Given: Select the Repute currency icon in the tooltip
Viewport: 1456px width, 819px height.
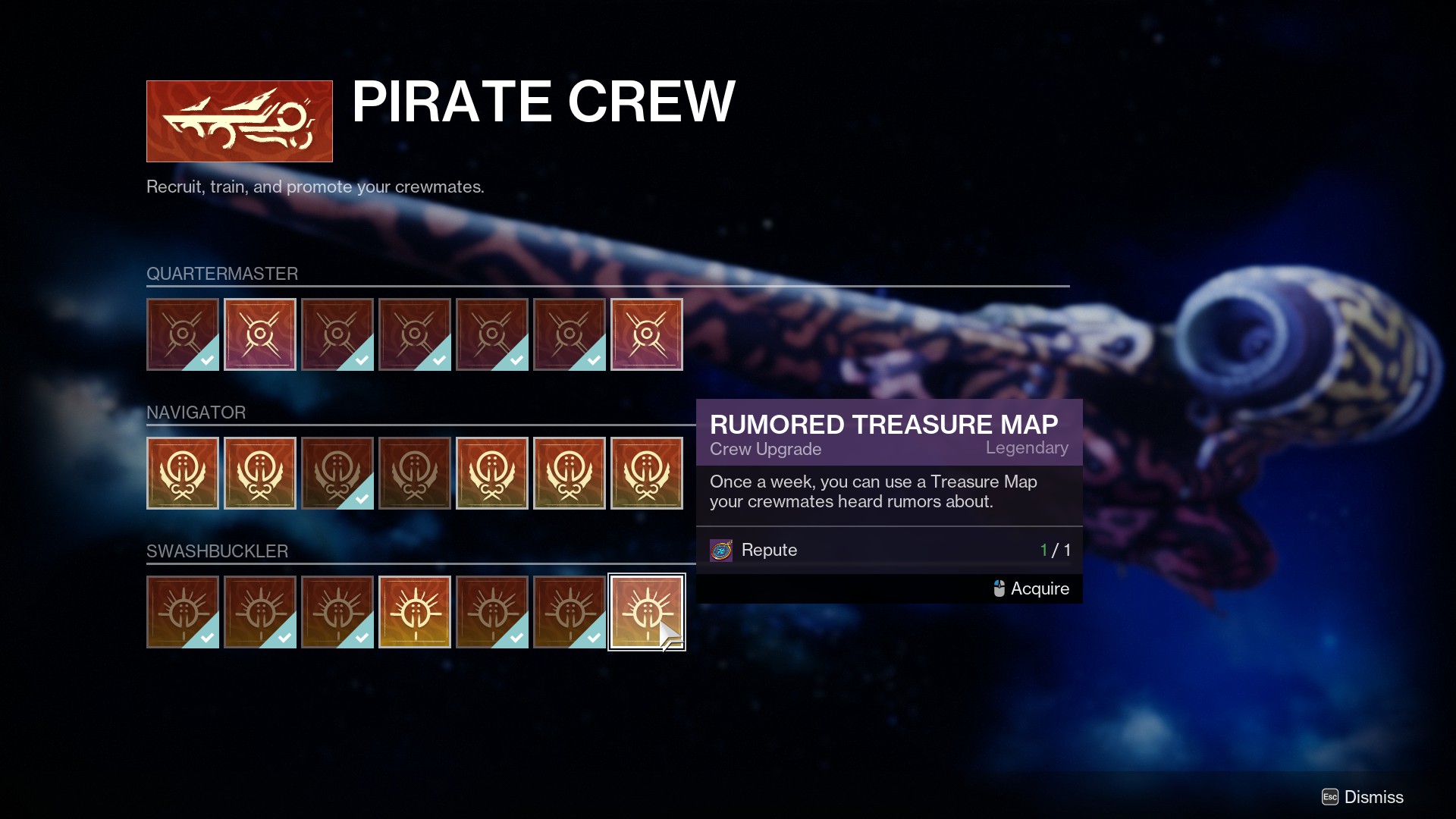Looking at the screenshot, I should [721, 550].
